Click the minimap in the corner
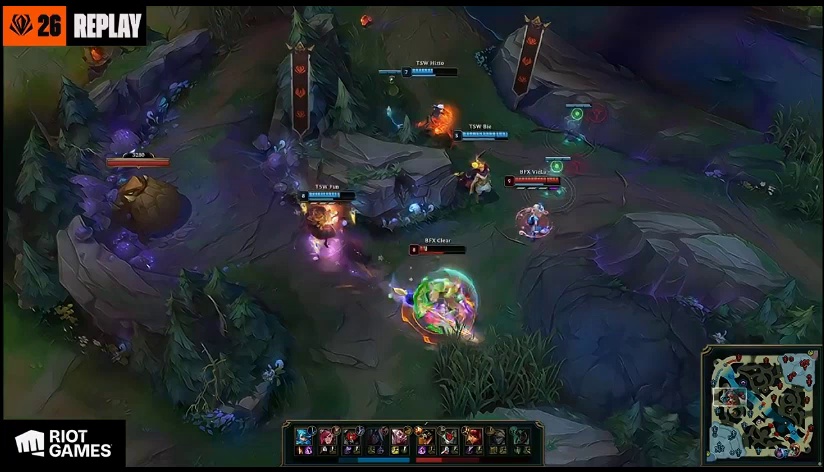Viewport: 824px width, 472px height. click(x=760, y=406)
